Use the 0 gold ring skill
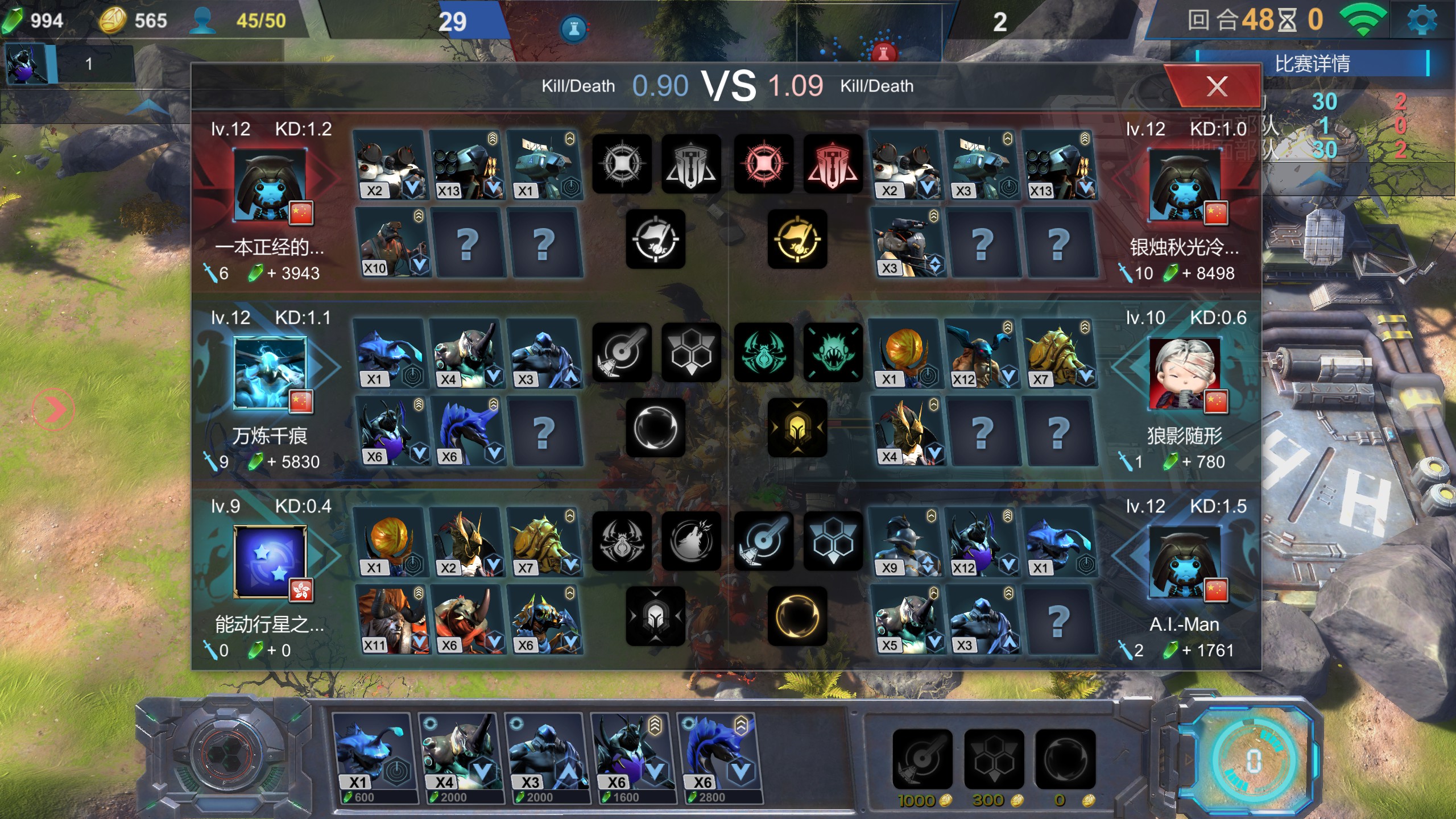Image resolution: width=1456 pixels, height=819 pixels. coord(1065,759)
